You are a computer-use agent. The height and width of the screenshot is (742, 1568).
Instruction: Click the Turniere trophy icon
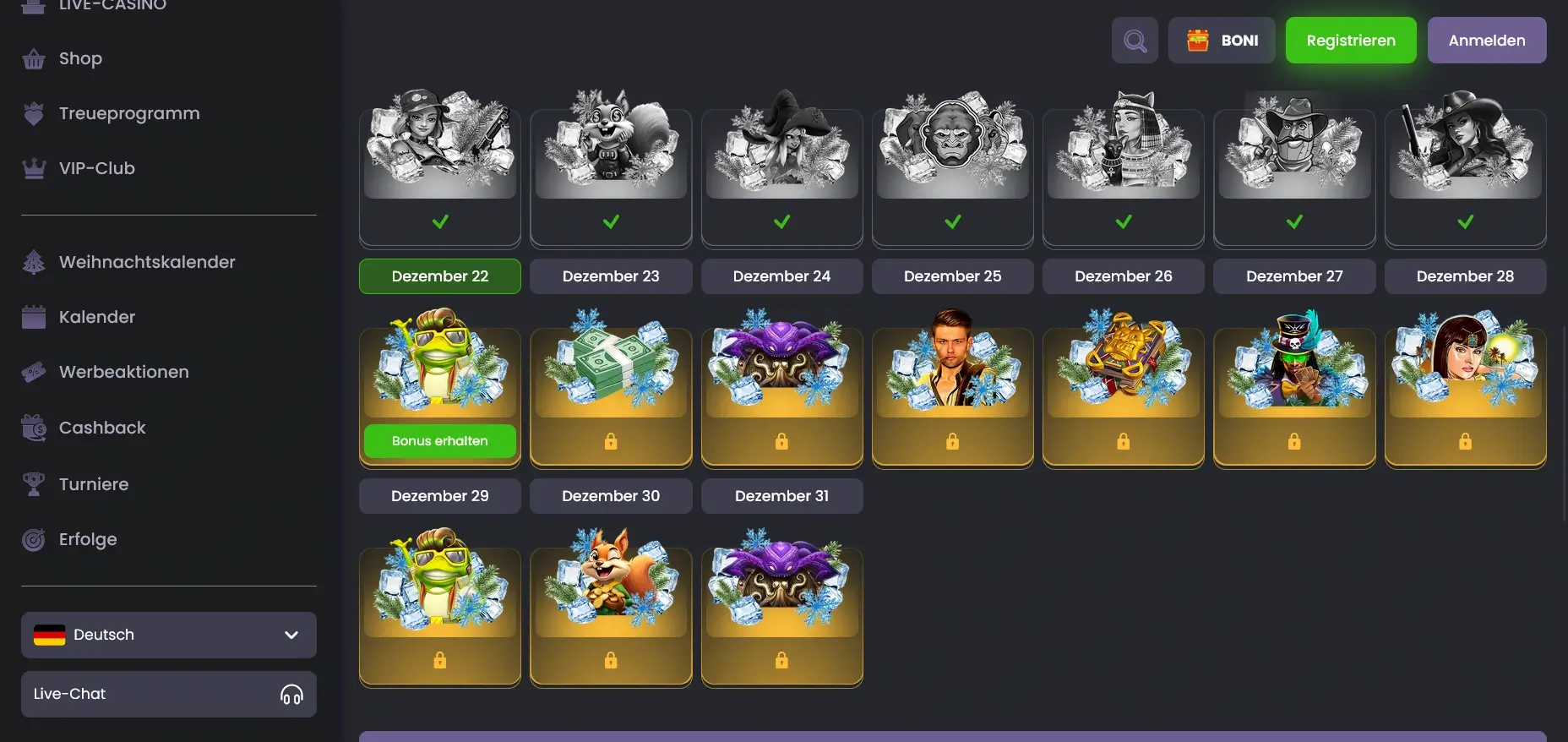(x=33, y=483)
